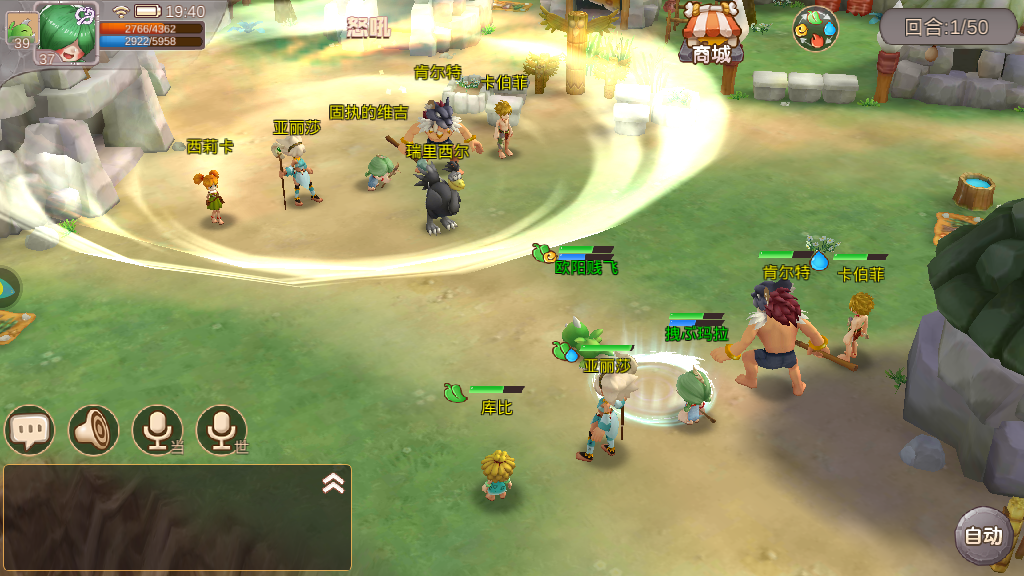Activate the 当 current-channel microphone
1024x576 pixels.
(x=157, y=430)
